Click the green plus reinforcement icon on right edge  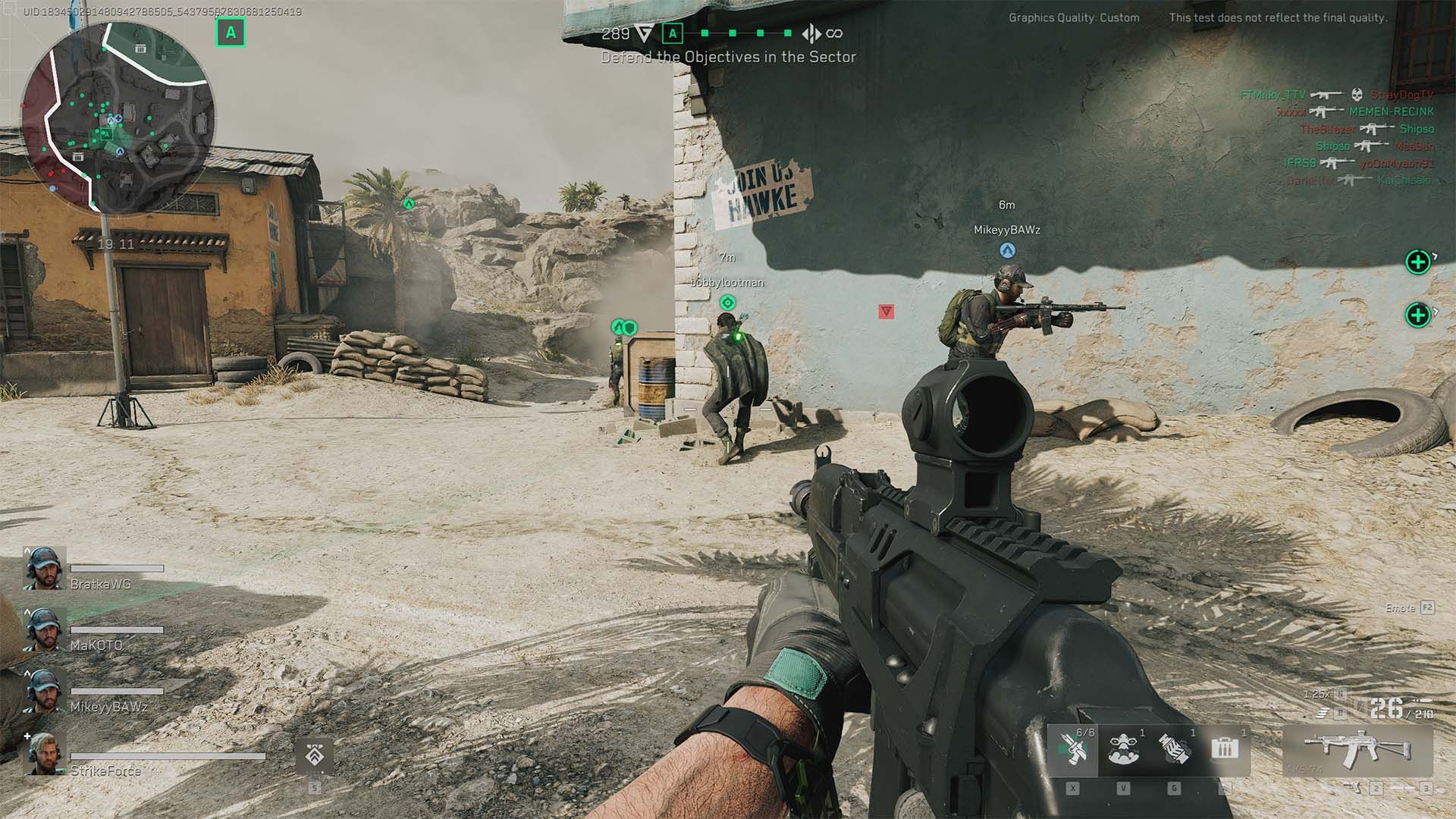tap(1417, 263)
